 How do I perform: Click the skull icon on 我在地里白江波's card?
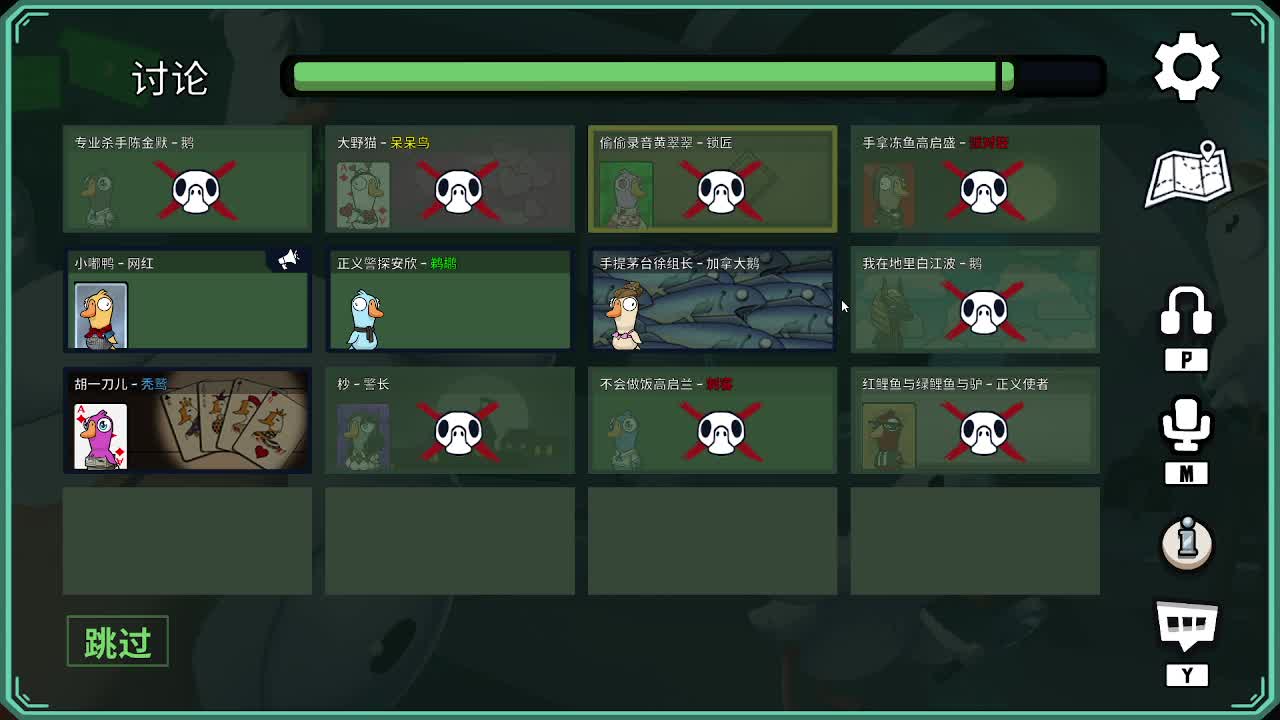(x=983, y=312)
